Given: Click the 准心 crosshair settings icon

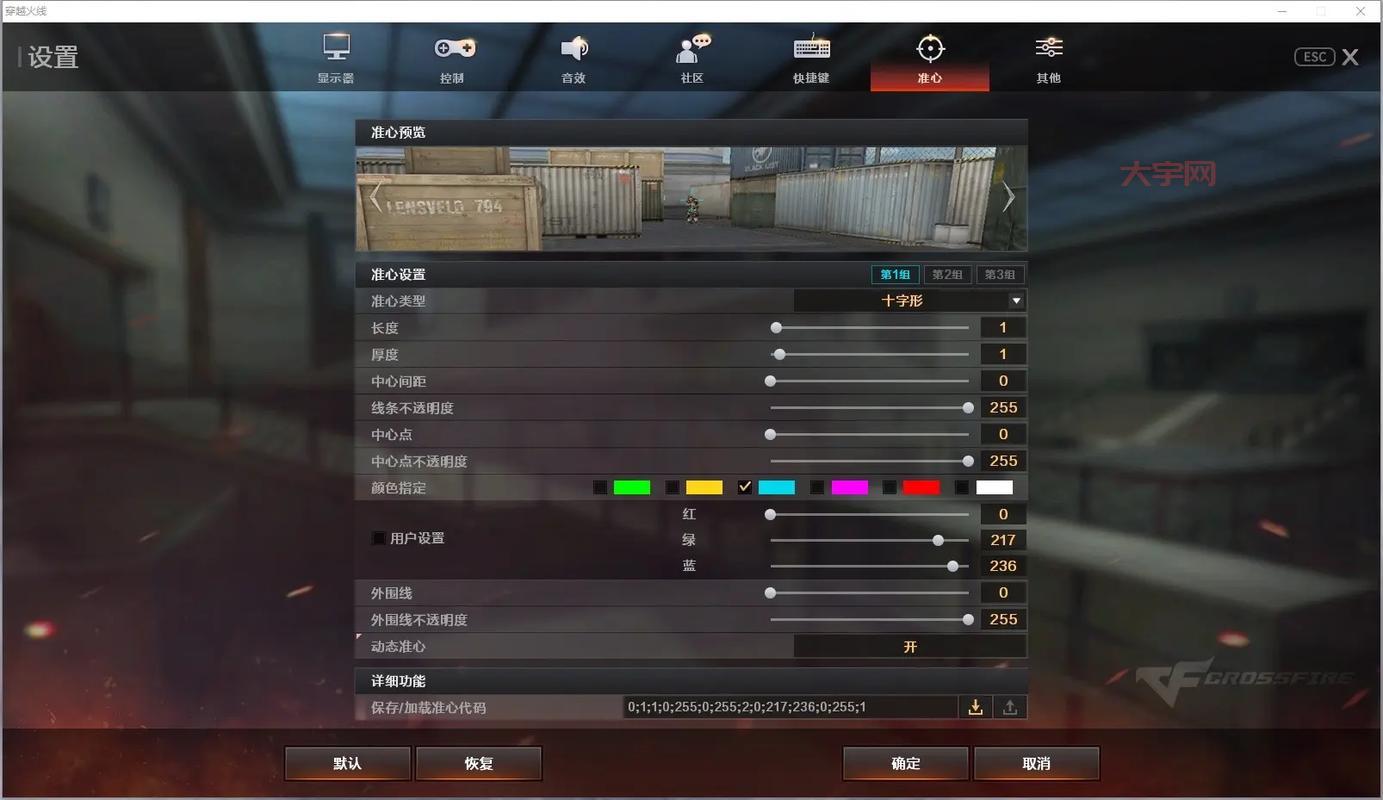Looking at the screenshot, I should [929, 57].
